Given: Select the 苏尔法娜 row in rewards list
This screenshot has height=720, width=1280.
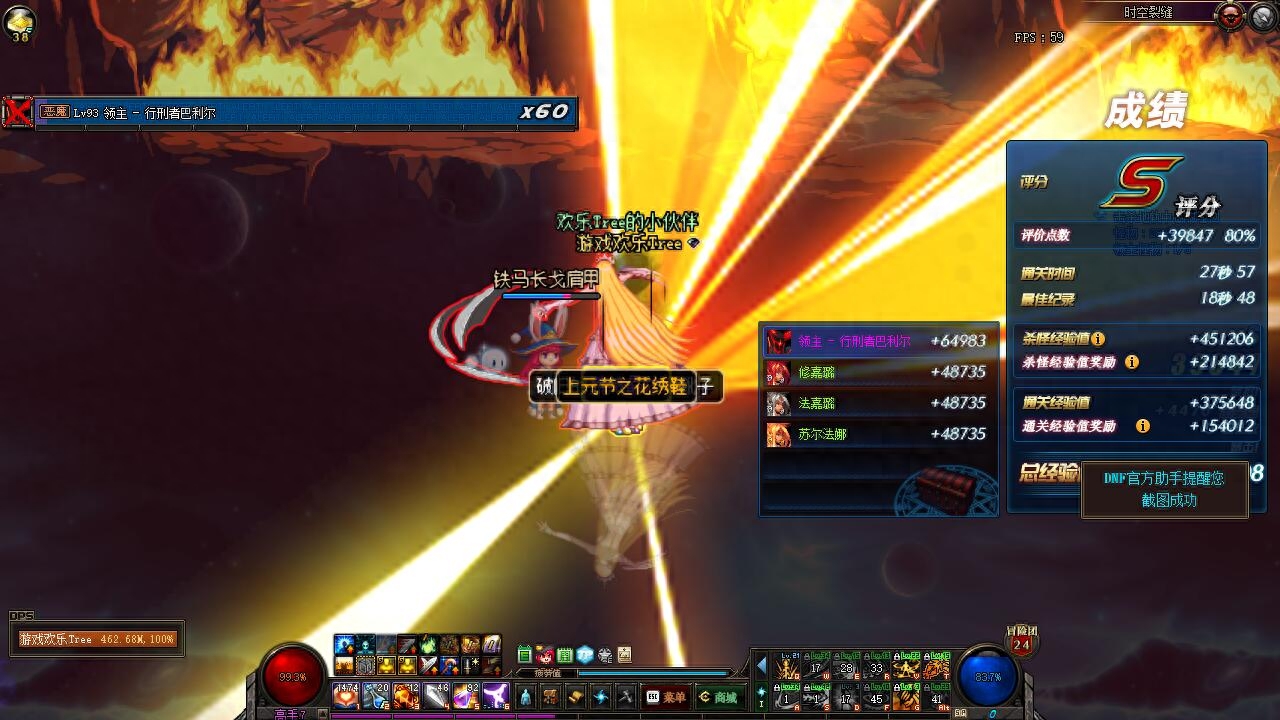Looking at the screenshot, I should point(878,434).
